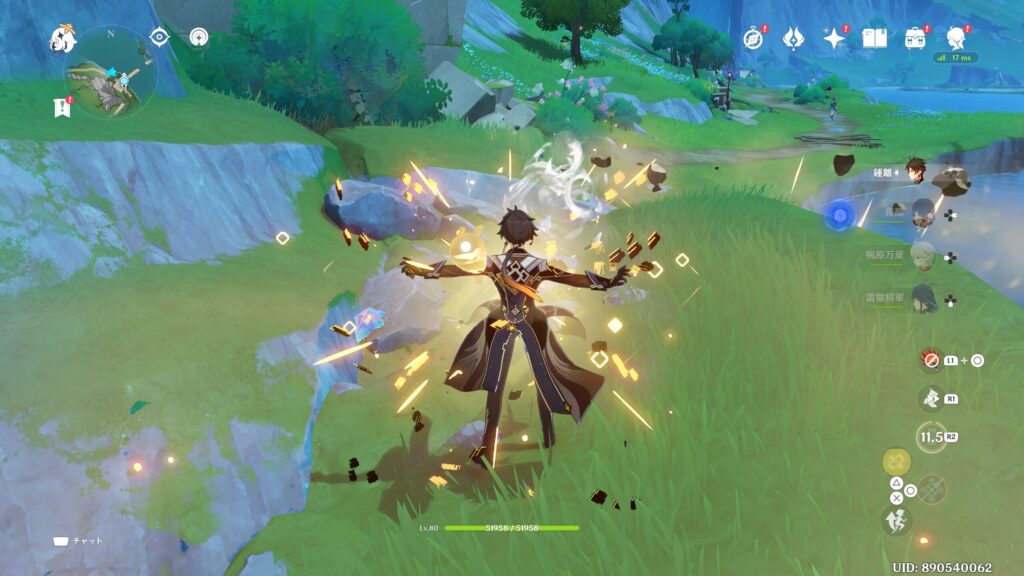The height and width of the screenshot is (576, 1024).
Task: Open the winged Battle Pass icon
Action: coord(794,39)
